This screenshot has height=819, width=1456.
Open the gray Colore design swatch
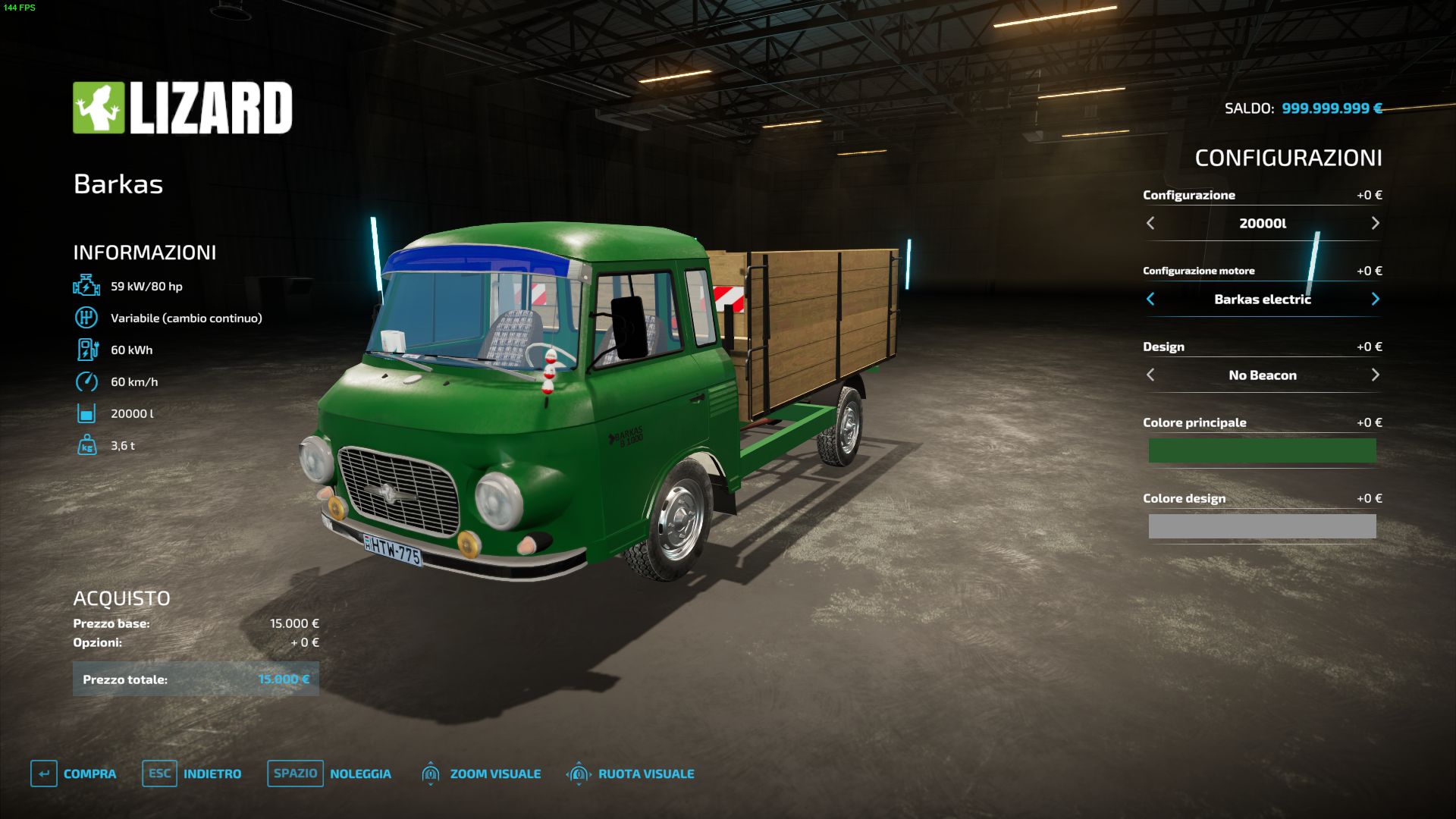click(1262, 526)
